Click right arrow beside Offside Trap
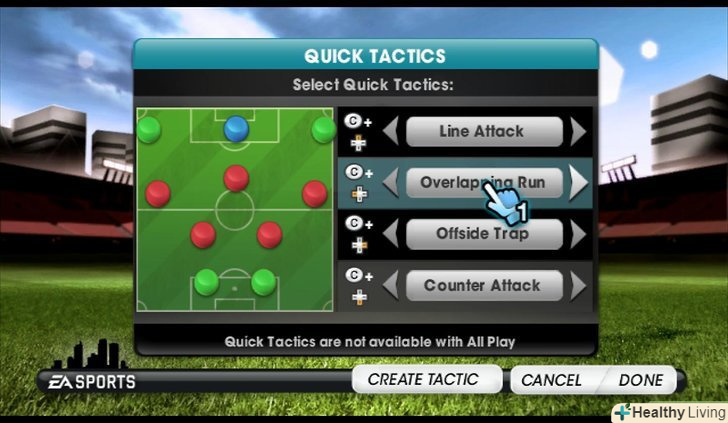The height and width of the screenshot is (423, 728). click(x=577, y=234)
